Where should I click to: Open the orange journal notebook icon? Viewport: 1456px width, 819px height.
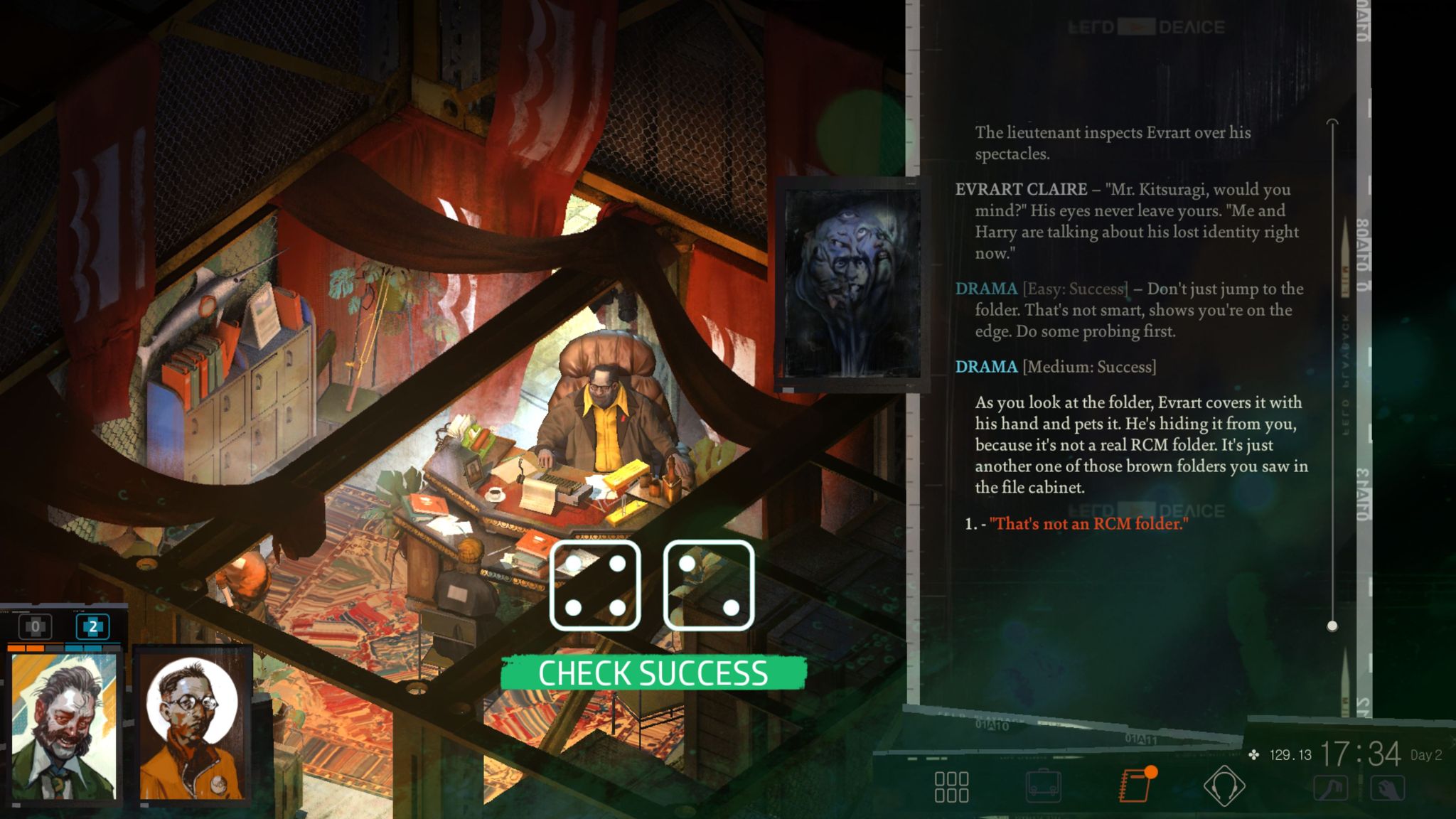[x=1135, y=786]
